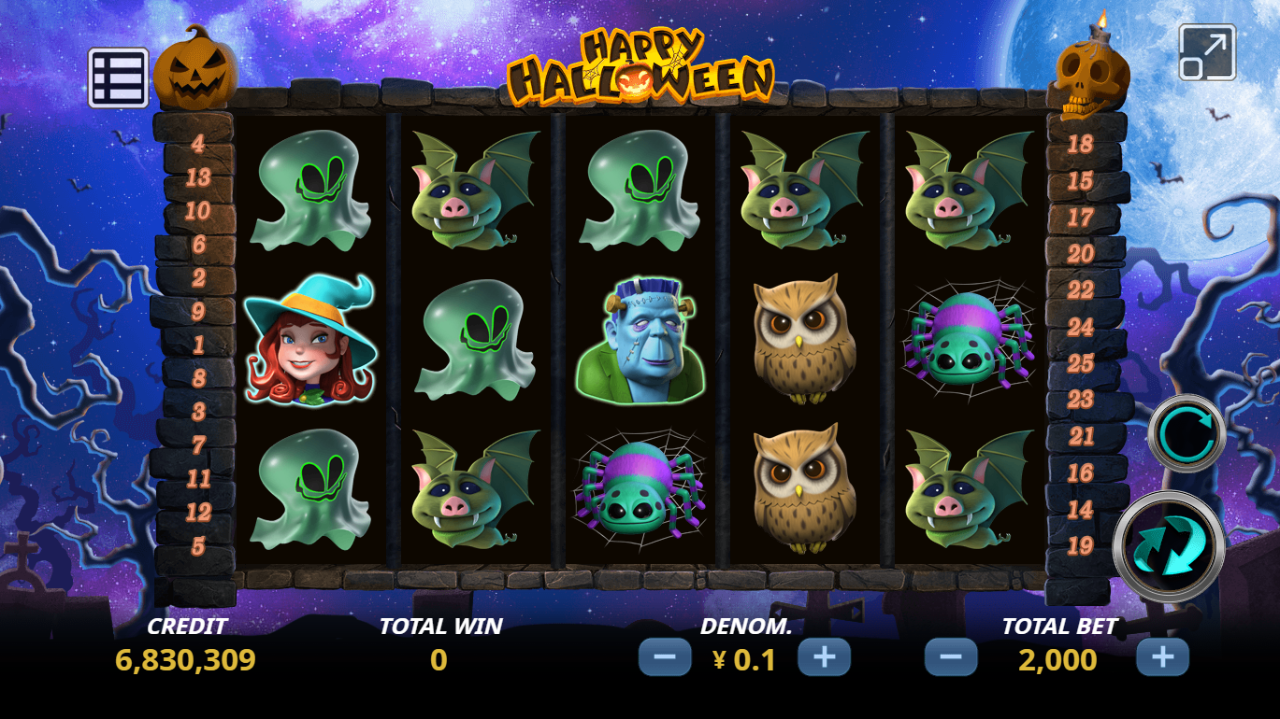The width and height of the screenshot is (1280, 719).
Task: Increase the denomination value
Action: coord(824,658)
